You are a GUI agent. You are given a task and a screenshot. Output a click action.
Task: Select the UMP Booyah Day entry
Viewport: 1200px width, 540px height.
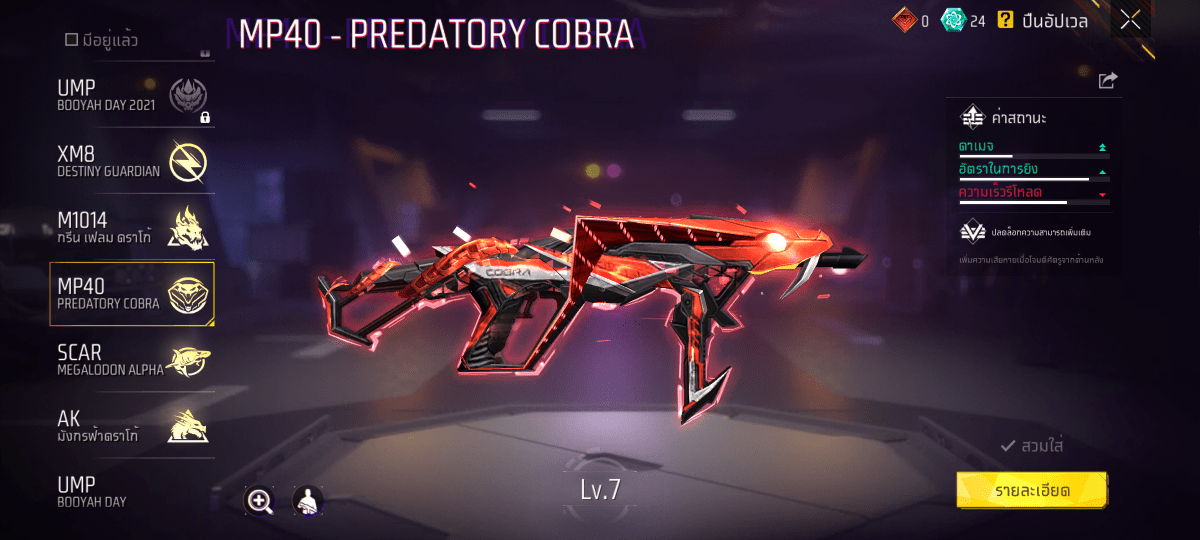click(x=132, y=492)
